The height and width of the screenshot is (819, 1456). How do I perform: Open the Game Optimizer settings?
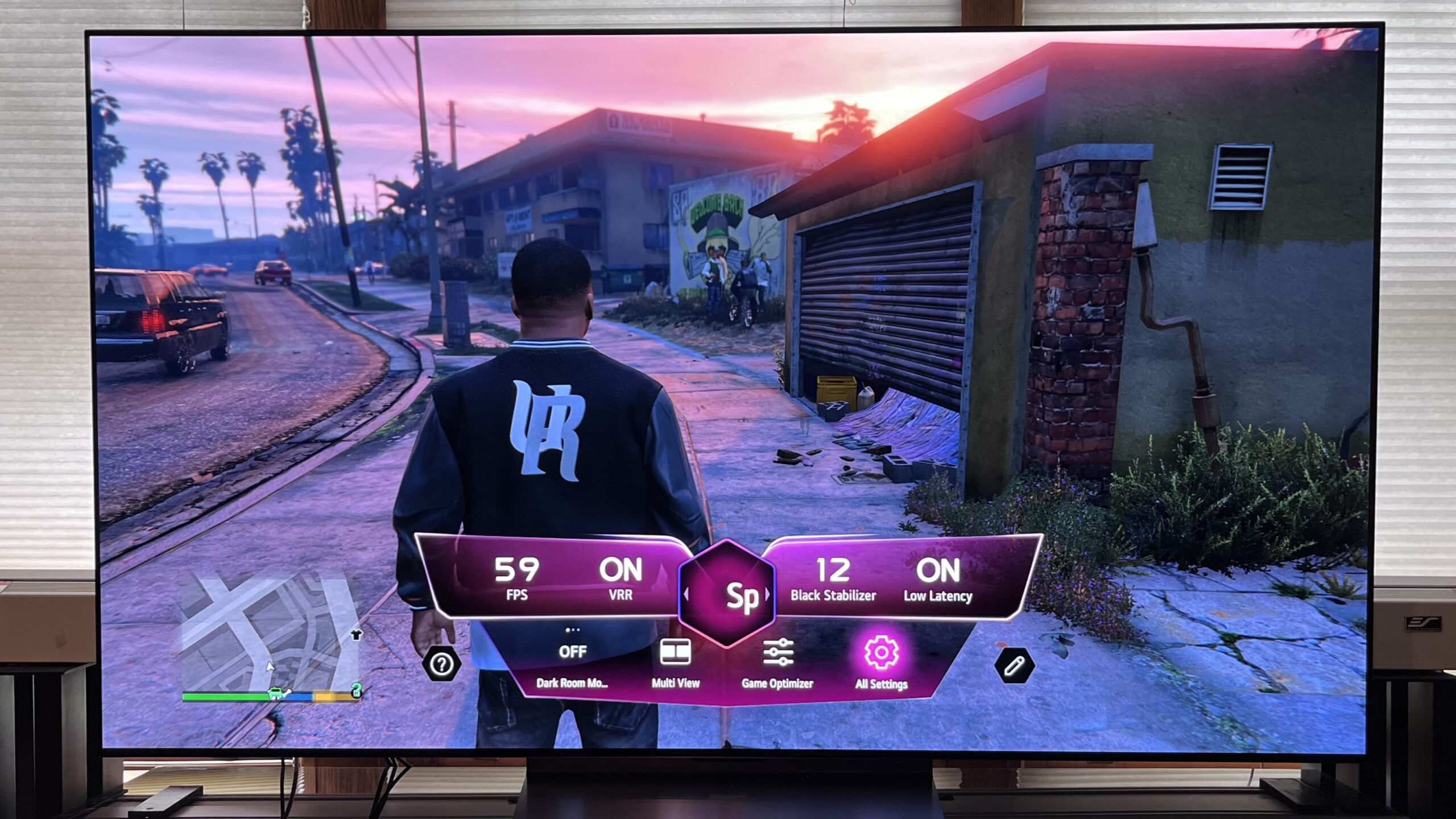(777, 663)
